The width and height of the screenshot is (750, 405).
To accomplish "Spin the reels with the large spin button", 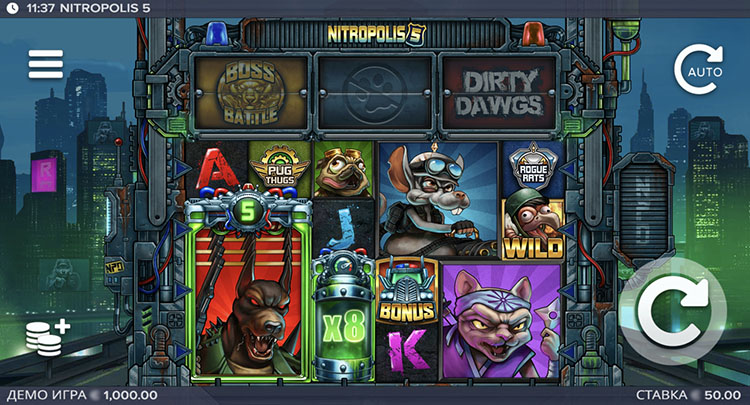I will (x=672, y=313).
